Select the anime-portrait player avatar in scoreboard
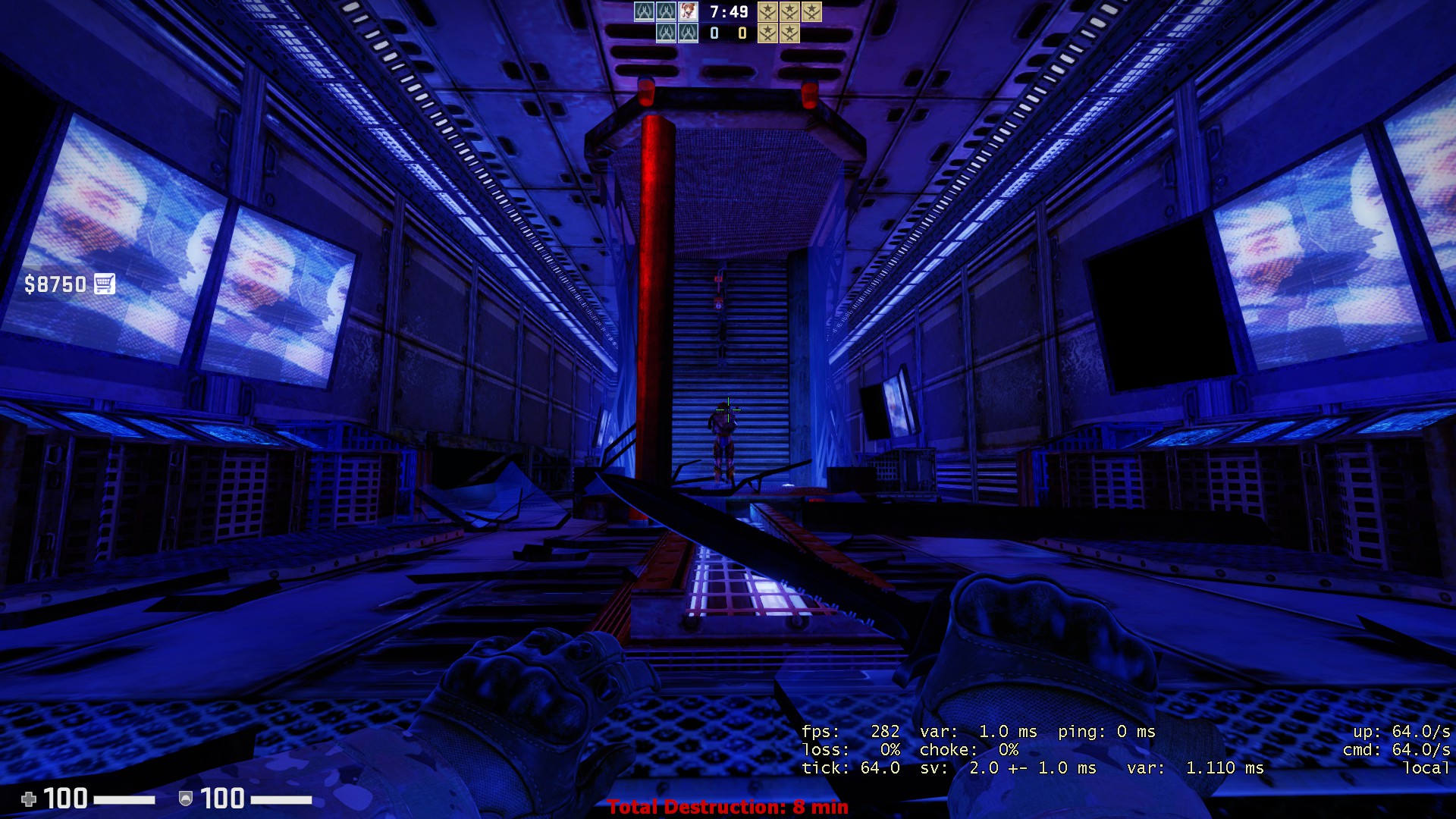 (x=688, y=11)
